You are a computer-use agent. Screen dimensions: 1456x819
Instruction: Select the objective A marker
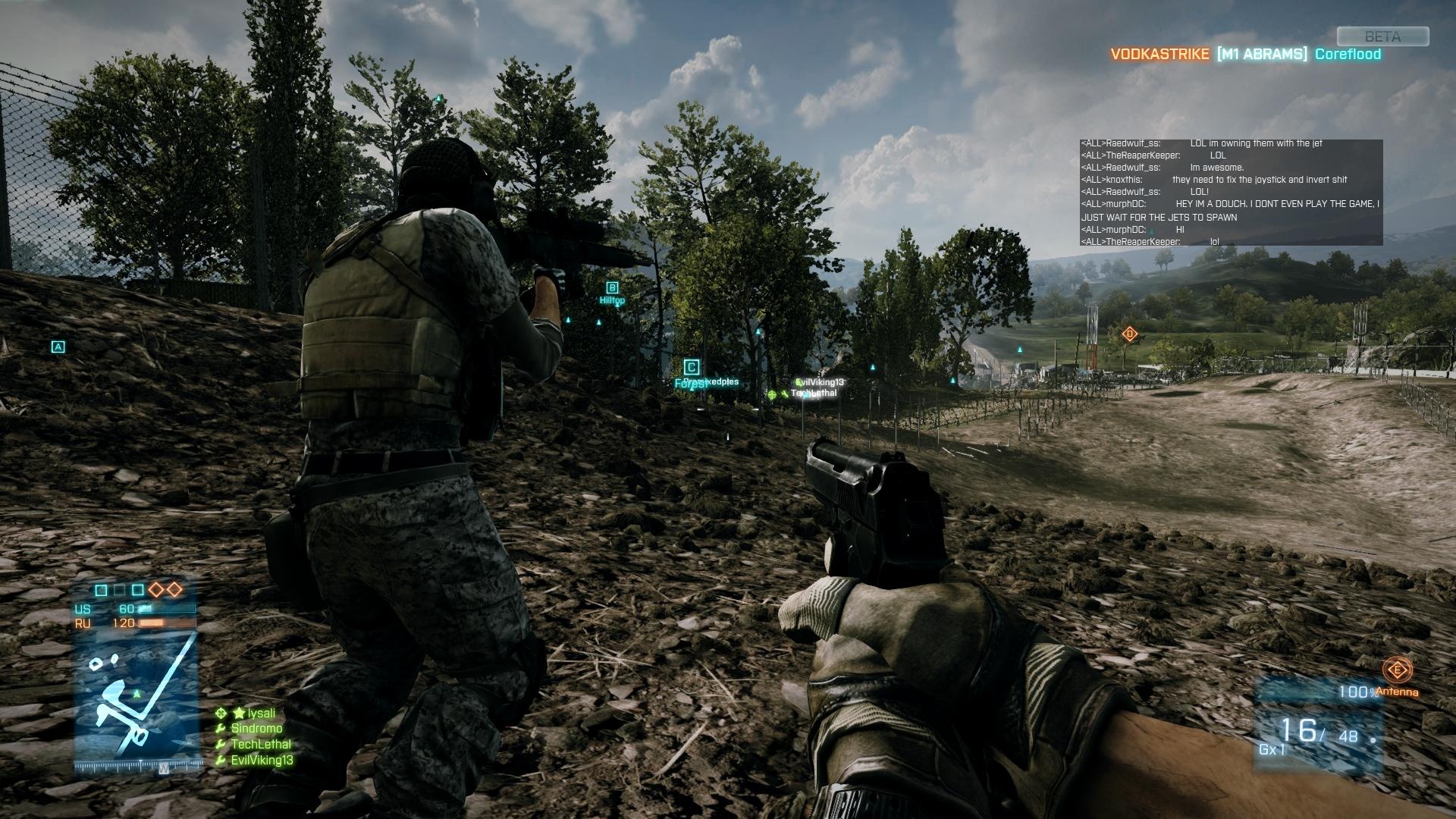tap(58, 347)
